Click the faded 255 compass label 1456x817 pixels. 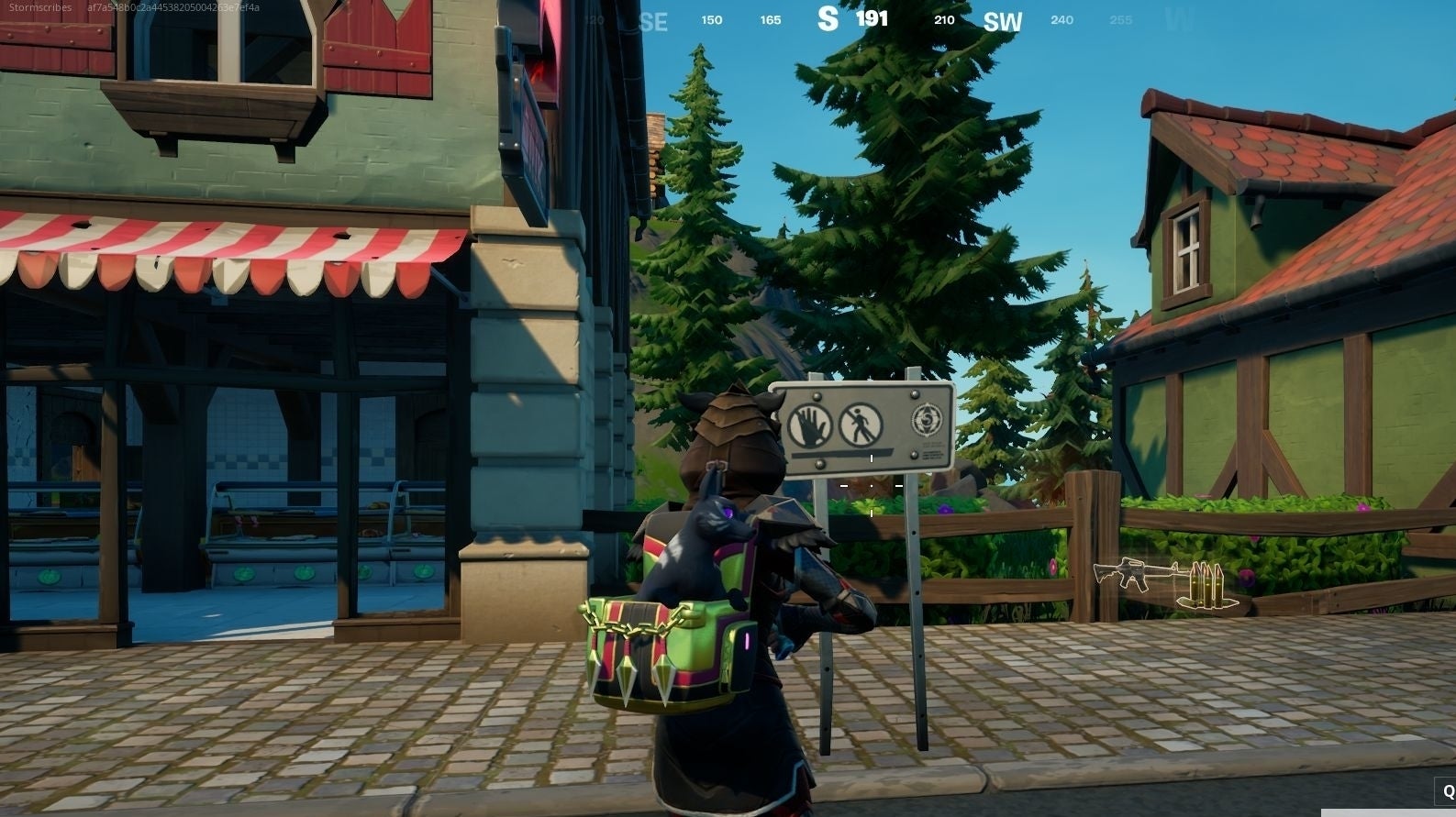[1120, 19]
